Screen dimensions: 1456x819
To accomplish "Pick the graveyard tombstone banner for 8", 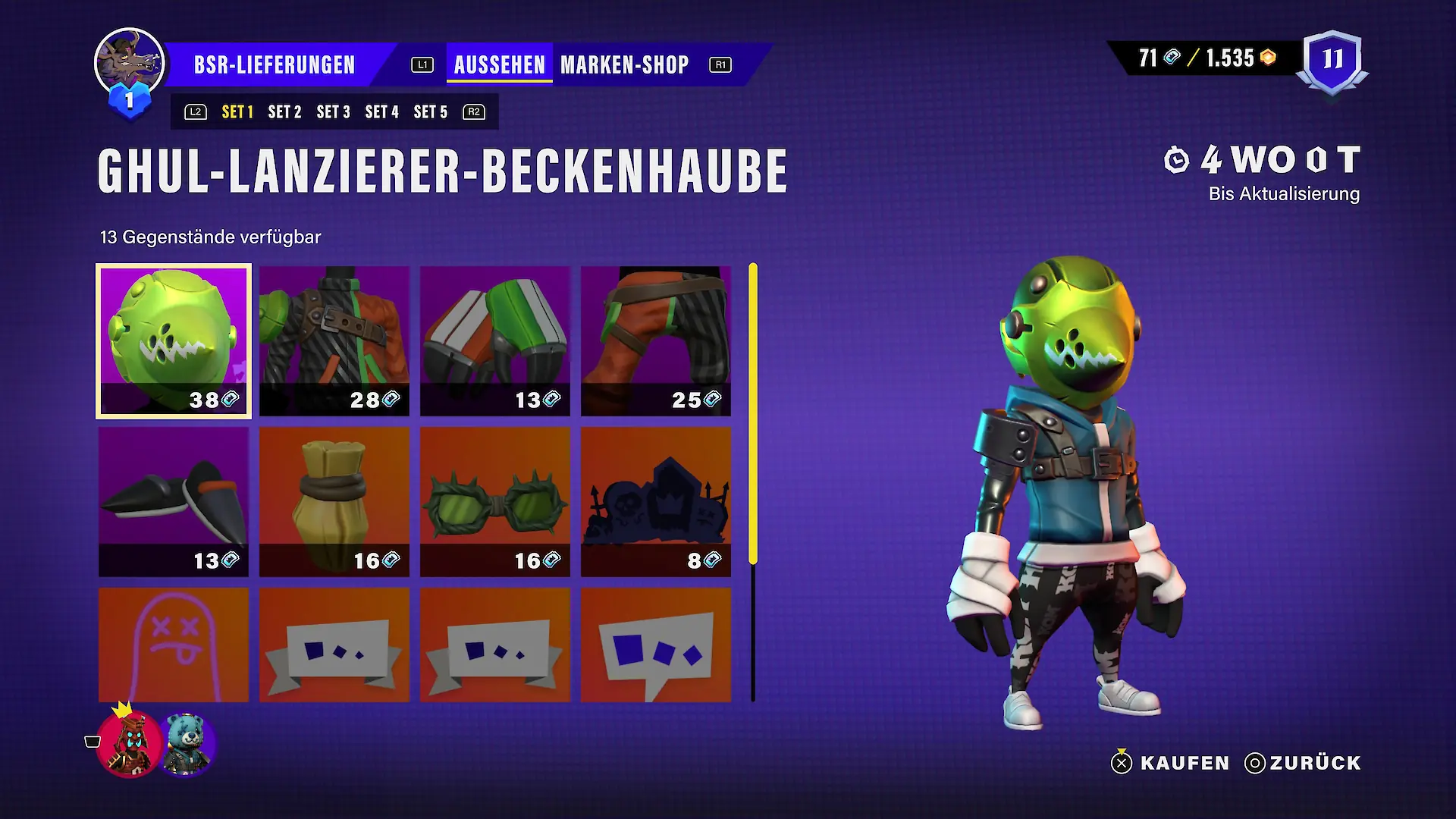I will pos(656,501).
